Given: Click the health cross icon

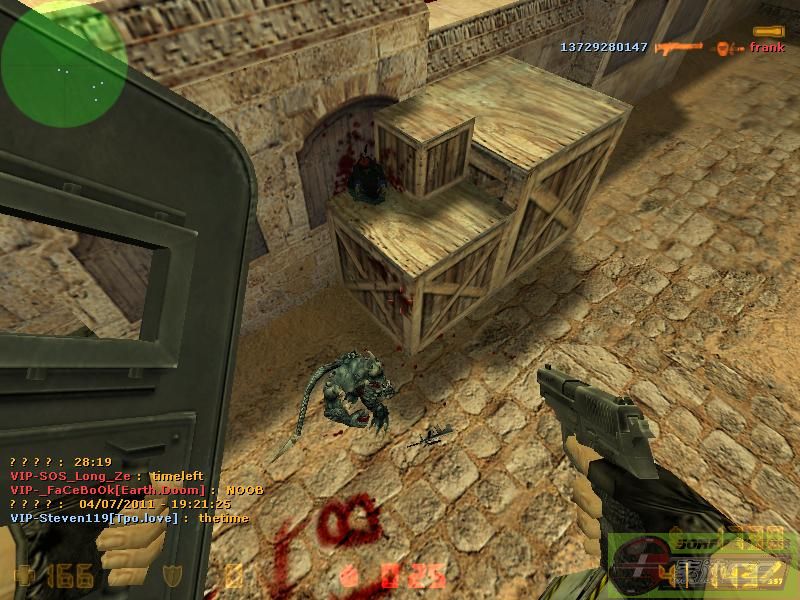Looking at the screenshot, I should [23, 574].
